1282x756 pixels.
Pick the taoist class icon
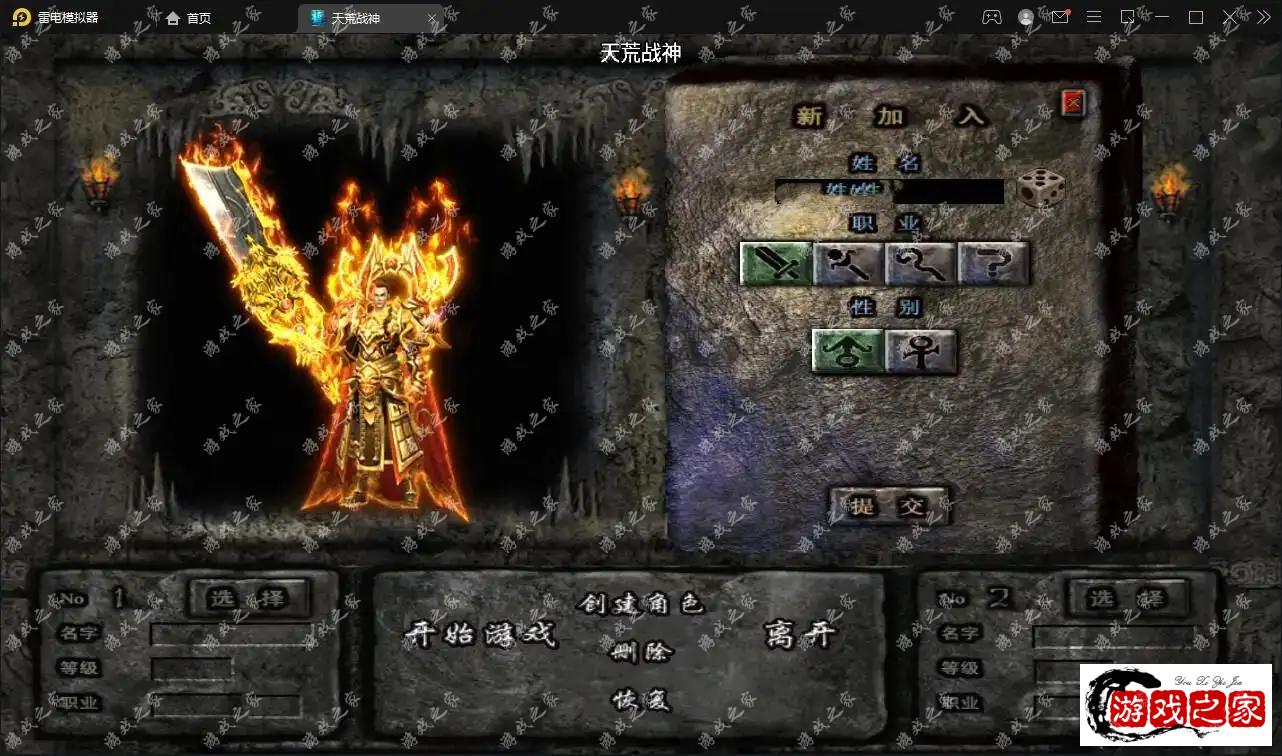tap(920, 264)
